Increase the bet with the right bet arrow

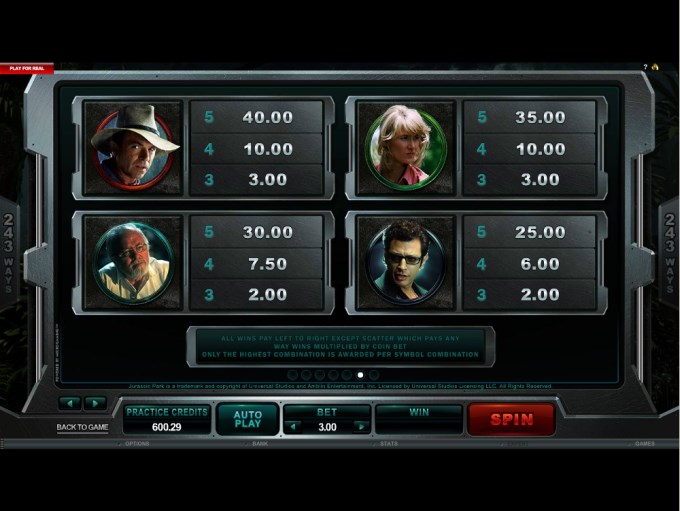(x=360, y=427)
